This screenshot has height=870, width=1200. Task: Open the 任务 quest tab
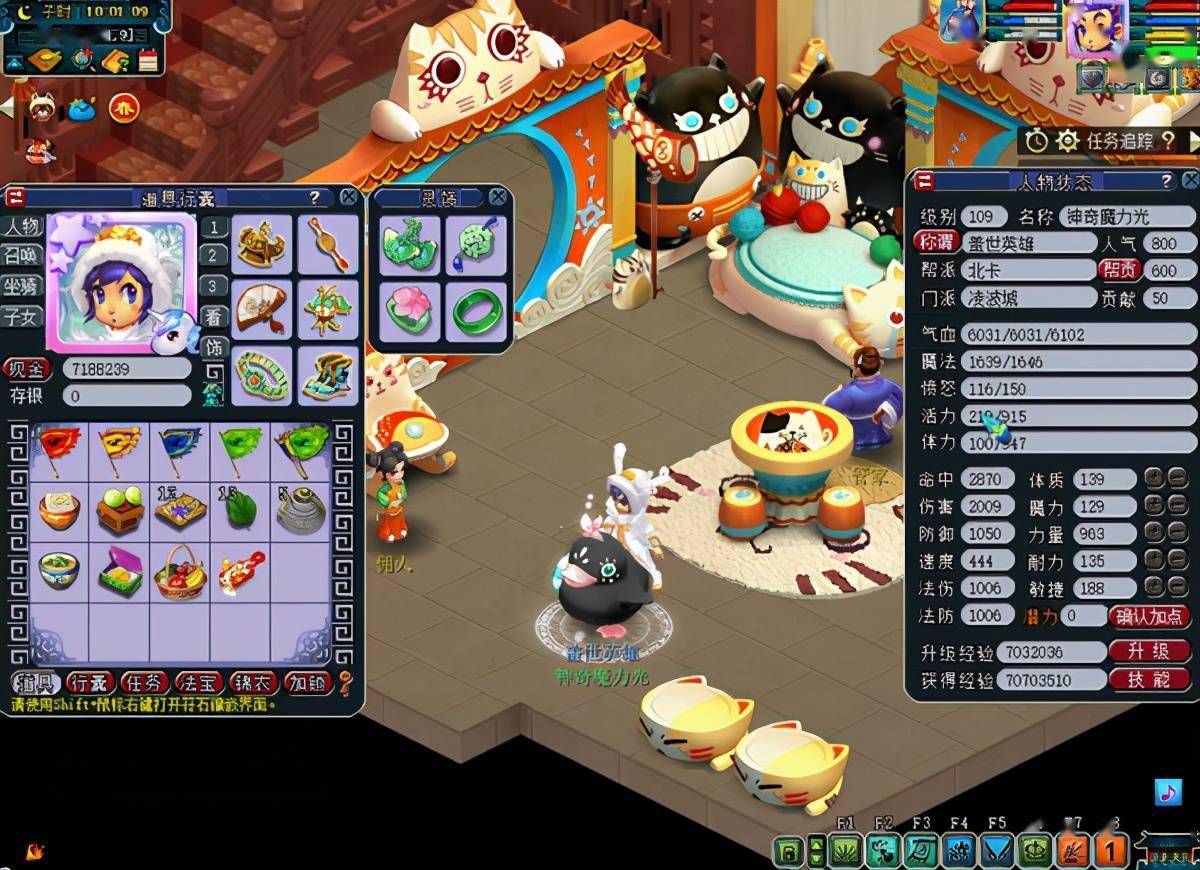coord(144,683)
